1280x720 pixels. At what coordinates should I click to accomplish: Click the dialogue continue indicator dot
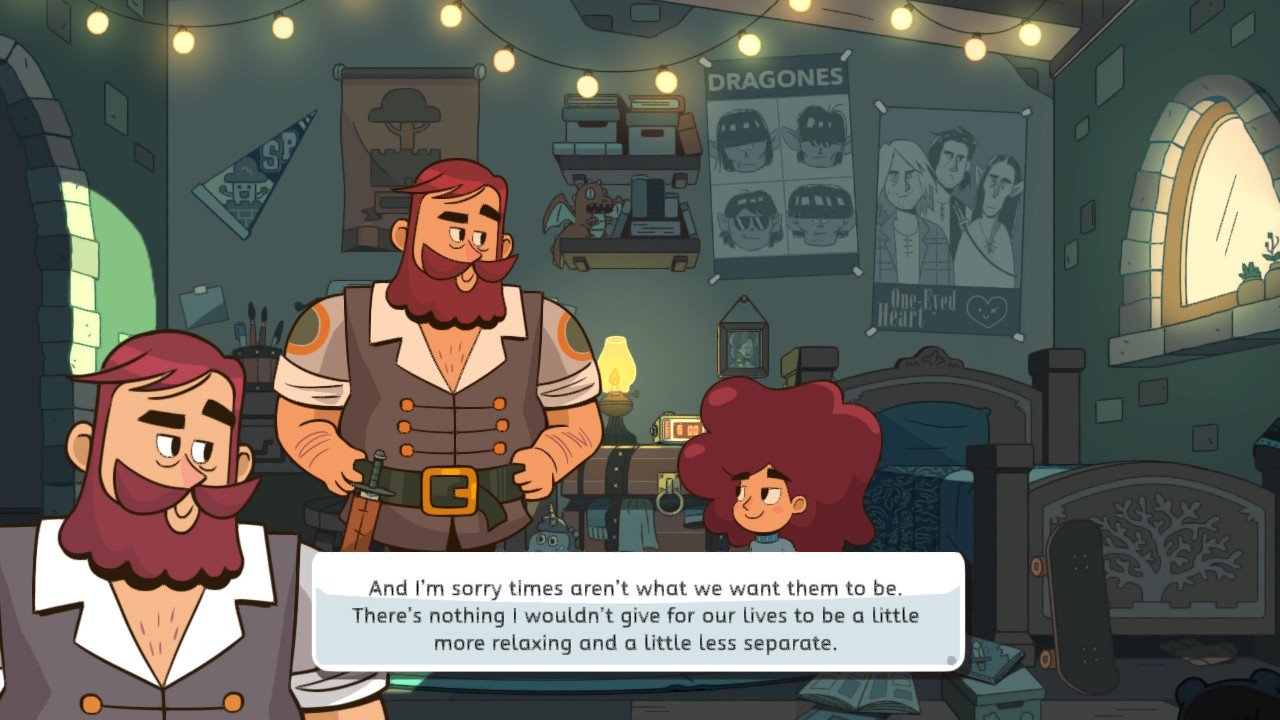951,660
